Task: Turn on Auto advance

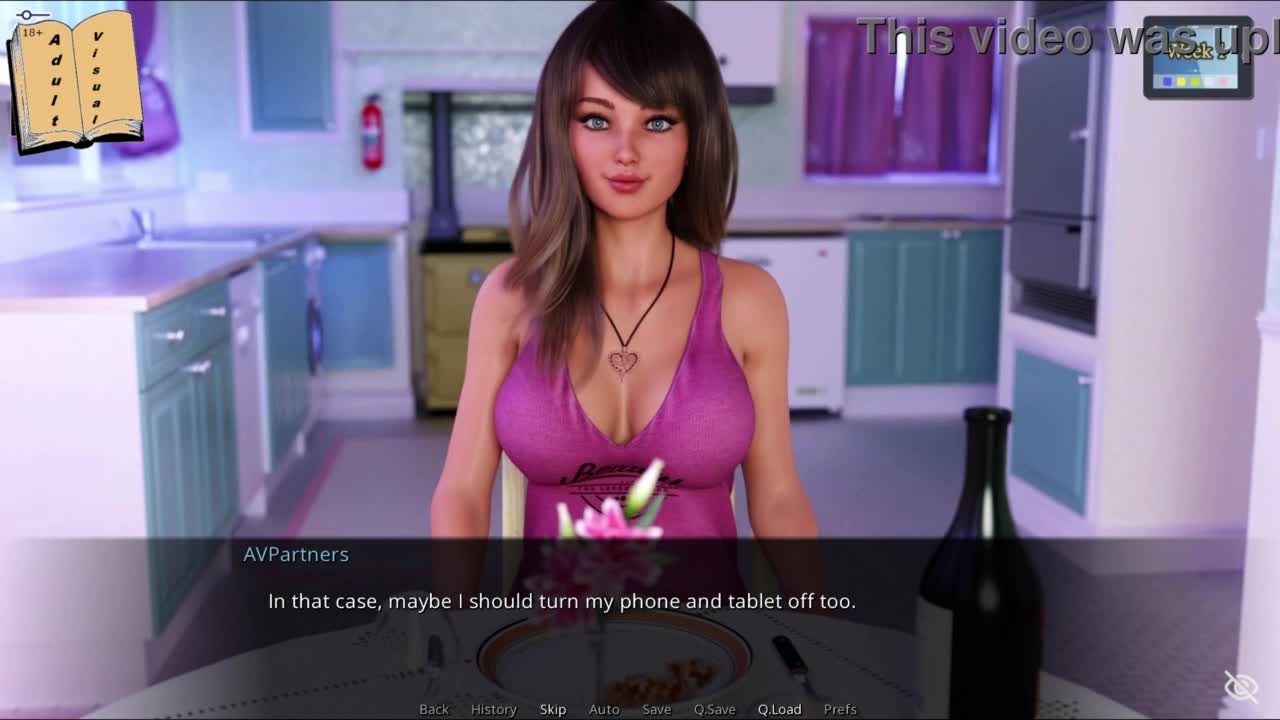Action: [x=604, y=709]
